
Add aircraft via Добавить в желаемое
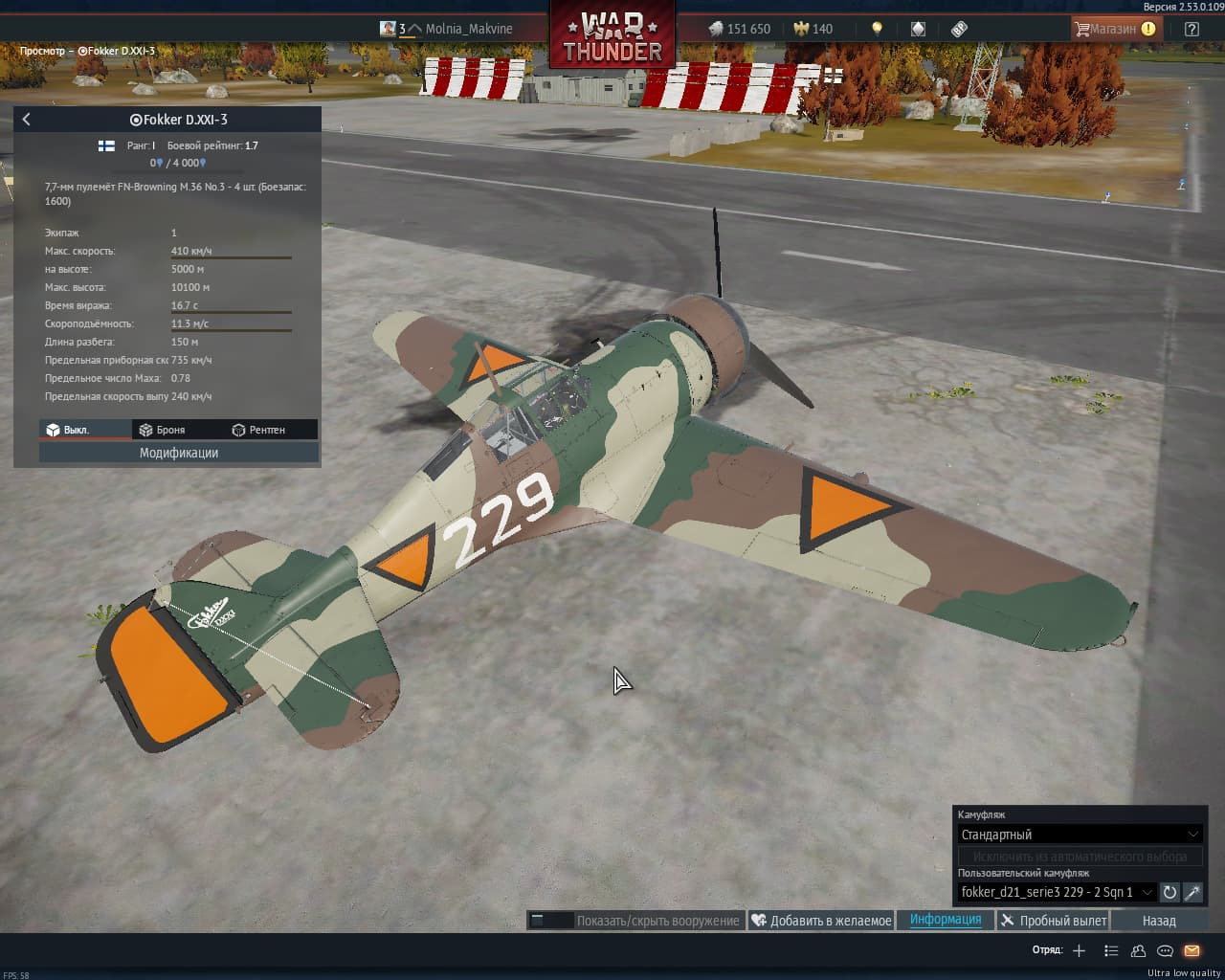click(821, 921)
